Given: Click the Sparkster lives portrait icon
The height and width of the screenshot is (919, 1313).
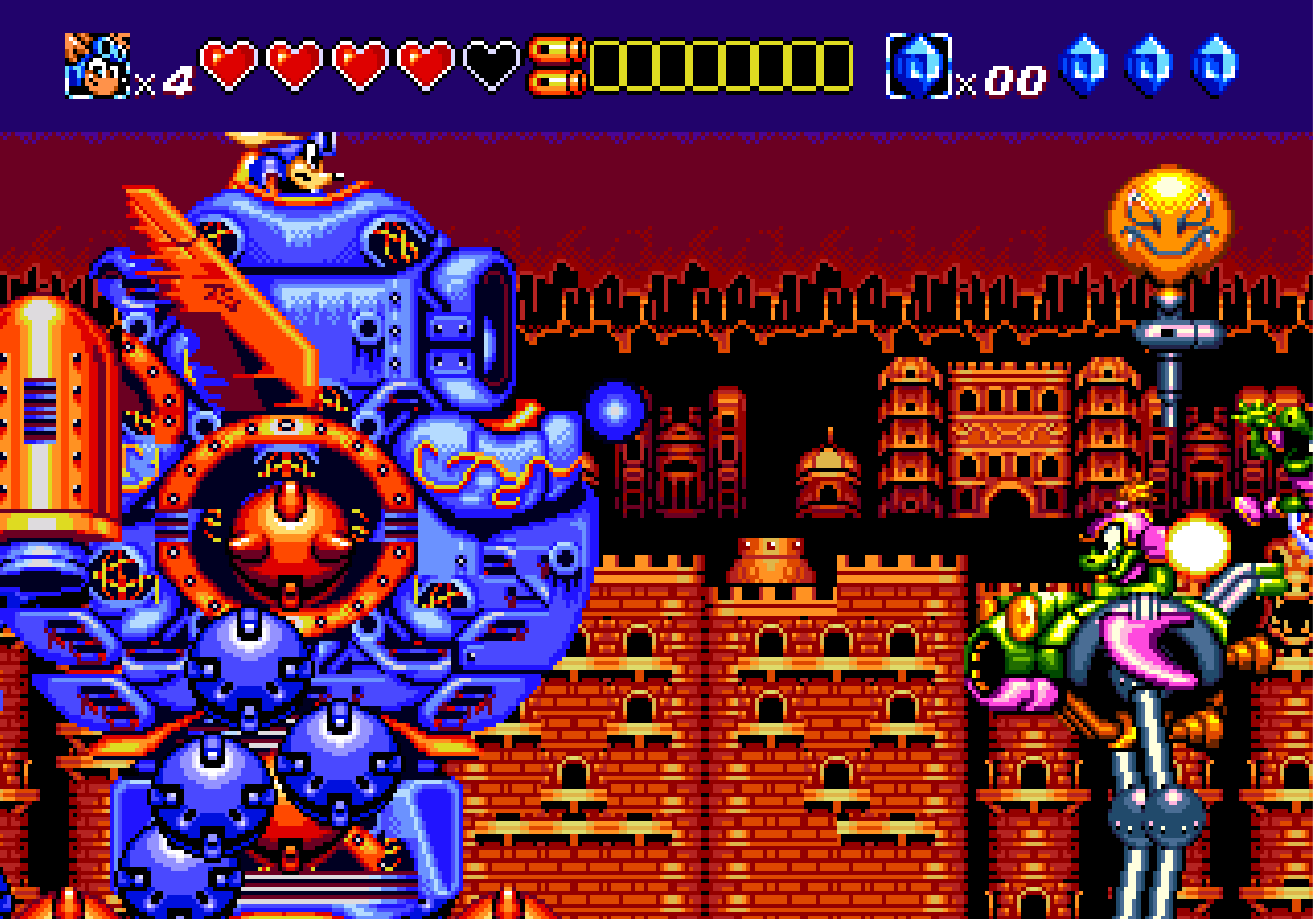Looking at the screenshot, I should [97, 66].
